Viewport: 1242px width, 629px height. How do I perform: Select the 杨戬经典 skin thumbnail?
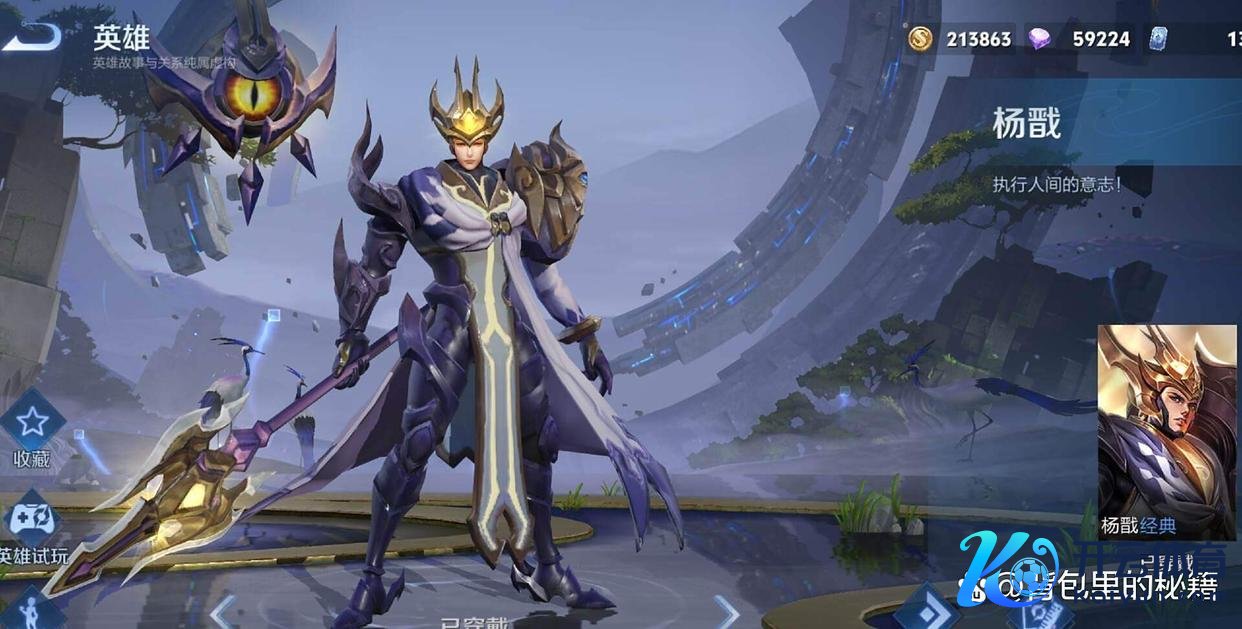(x=1166, y=432)
